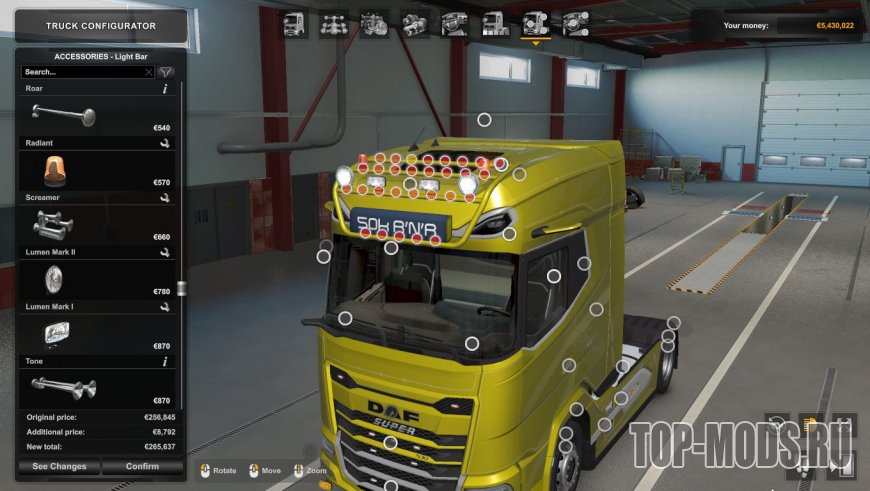Viewport: 870px width, 491px height.
Task: Open the chassis category tab
Action: pos(333,23)
